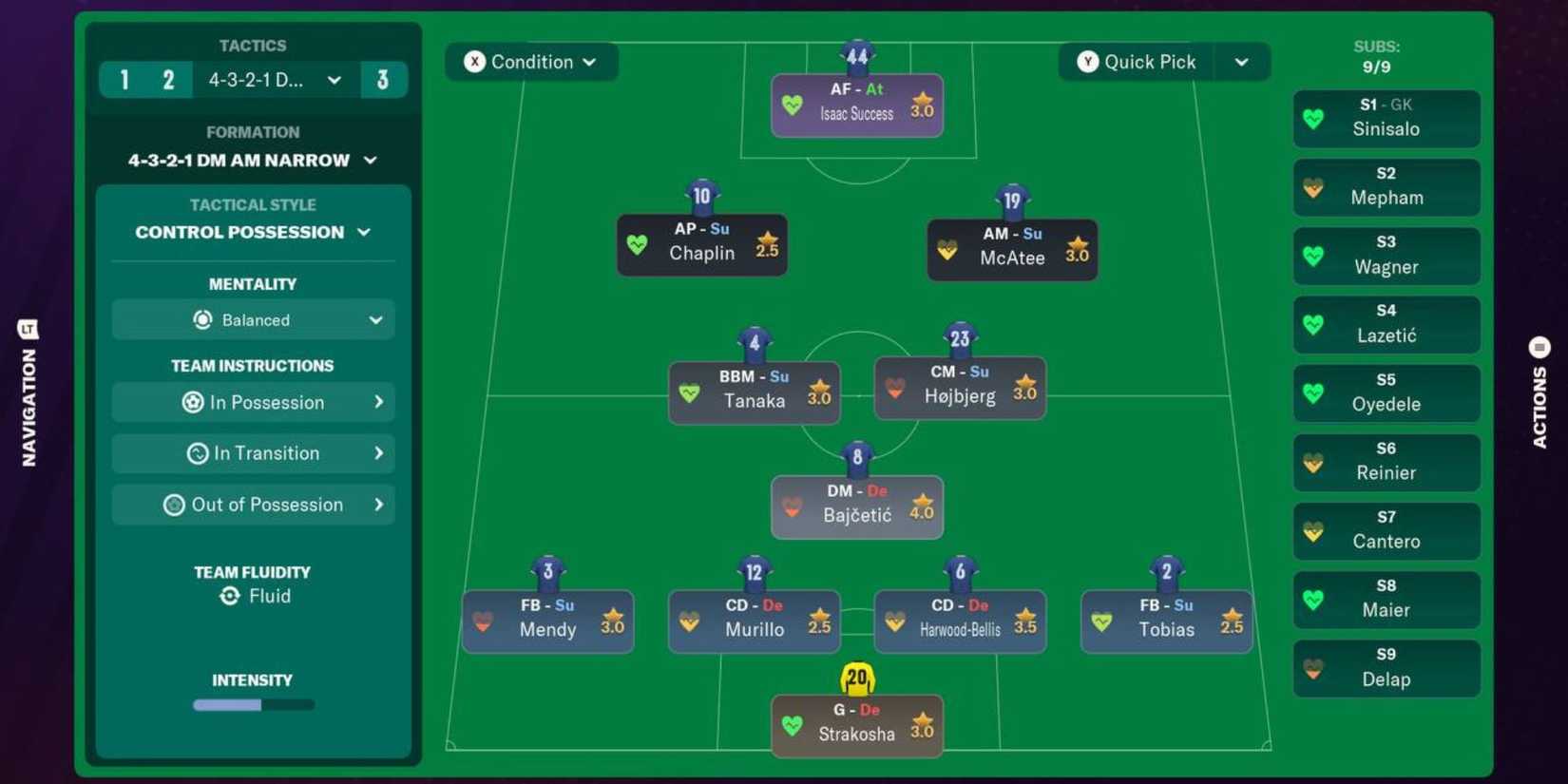
Task: Select Isaac Success's number 44 shirt icon
Action: 856,56
